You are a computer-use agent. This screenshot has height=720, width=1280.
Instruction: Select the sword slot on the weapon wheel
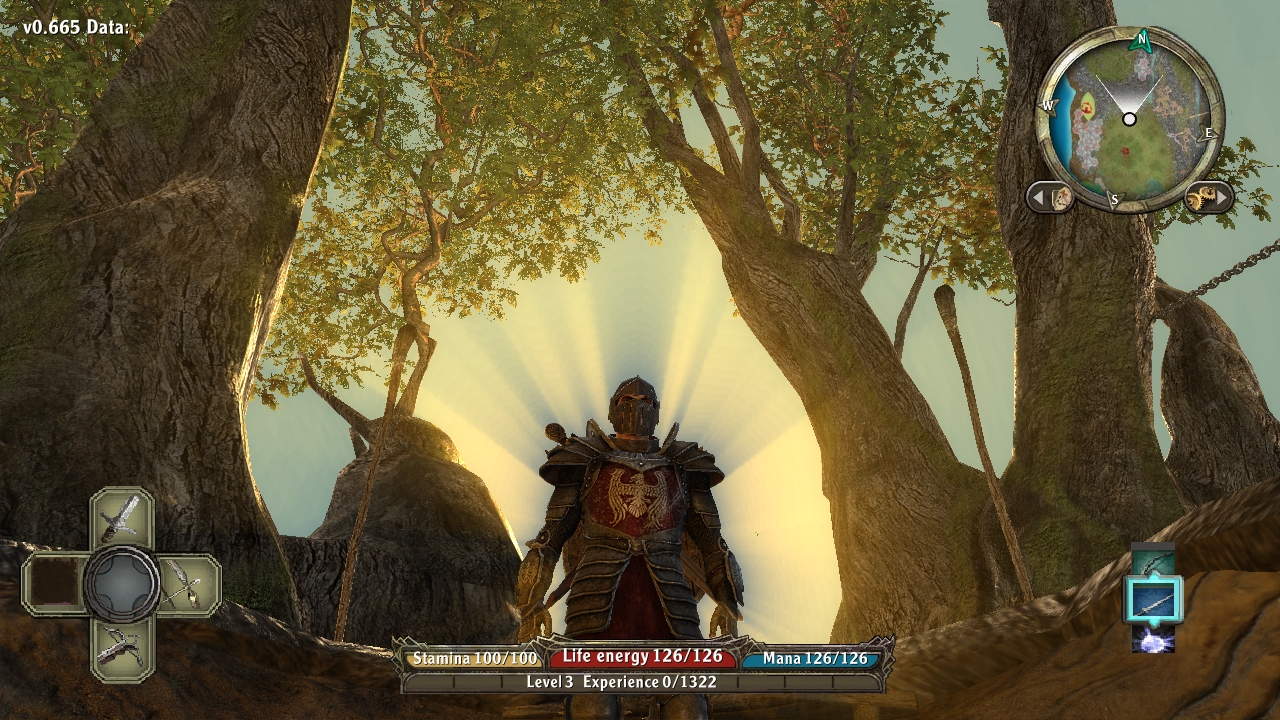[x=122, y=517]
